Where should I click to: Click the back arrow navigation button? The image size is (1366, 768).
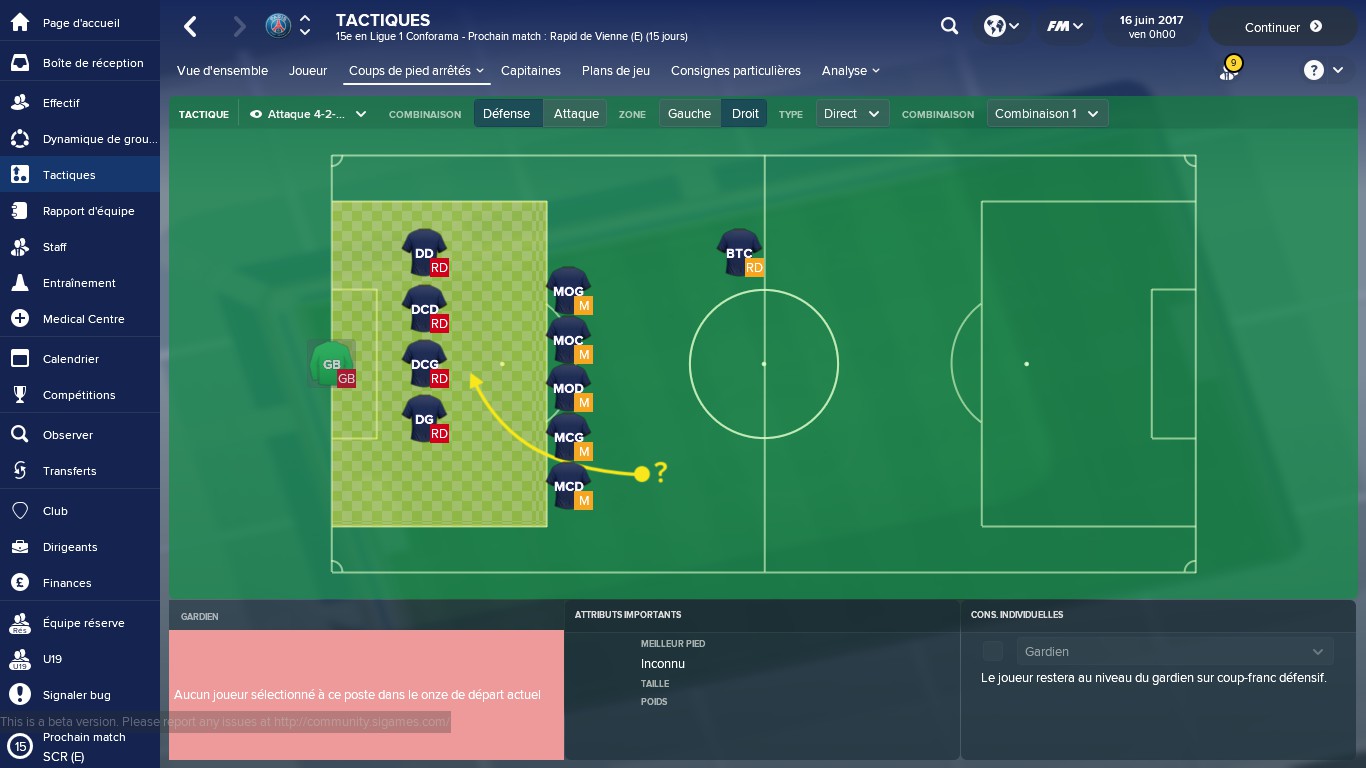tap(191, 27)
